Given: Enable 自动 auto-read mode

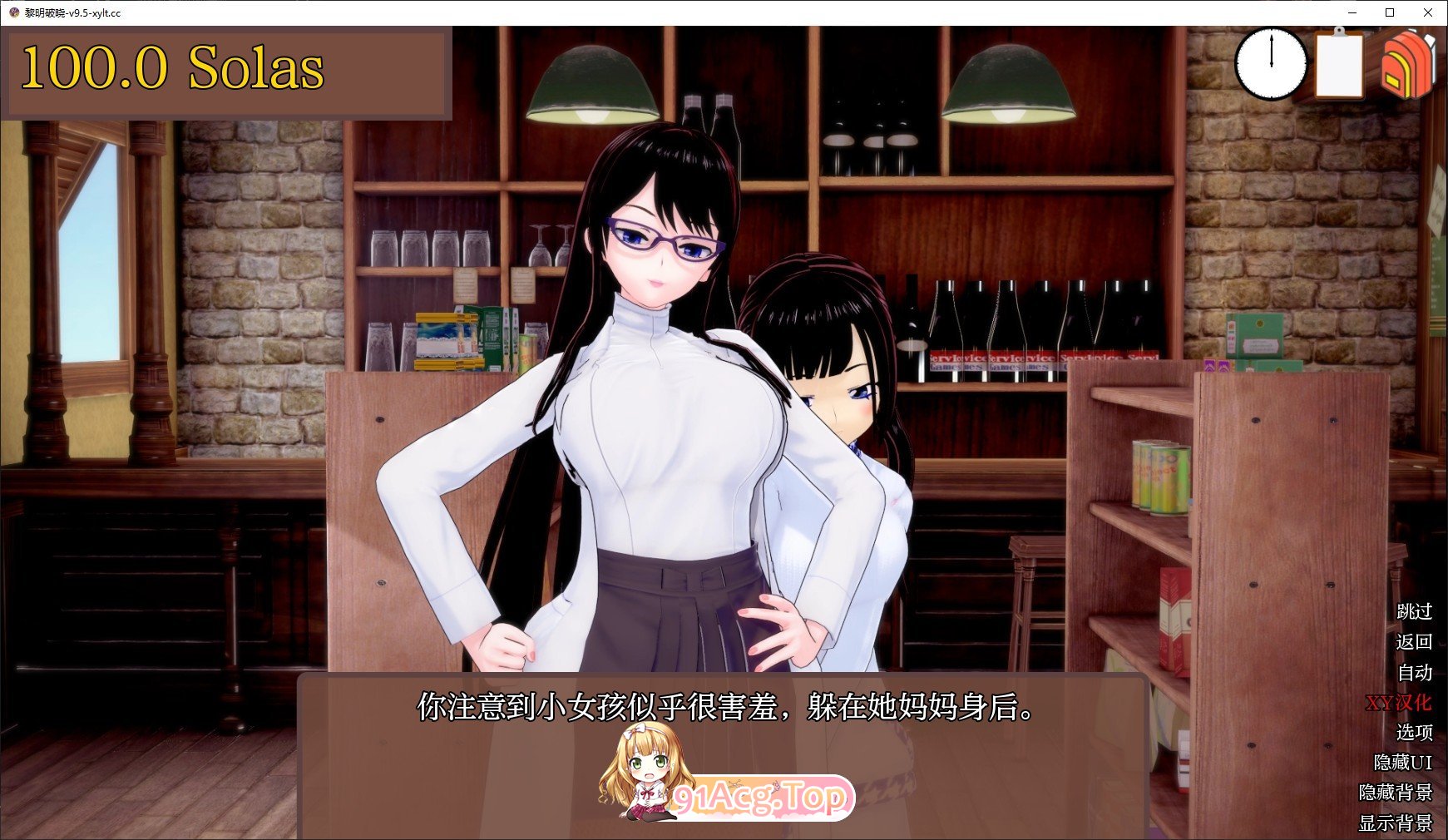Looking at the screenshot, I should (1417, 671).
